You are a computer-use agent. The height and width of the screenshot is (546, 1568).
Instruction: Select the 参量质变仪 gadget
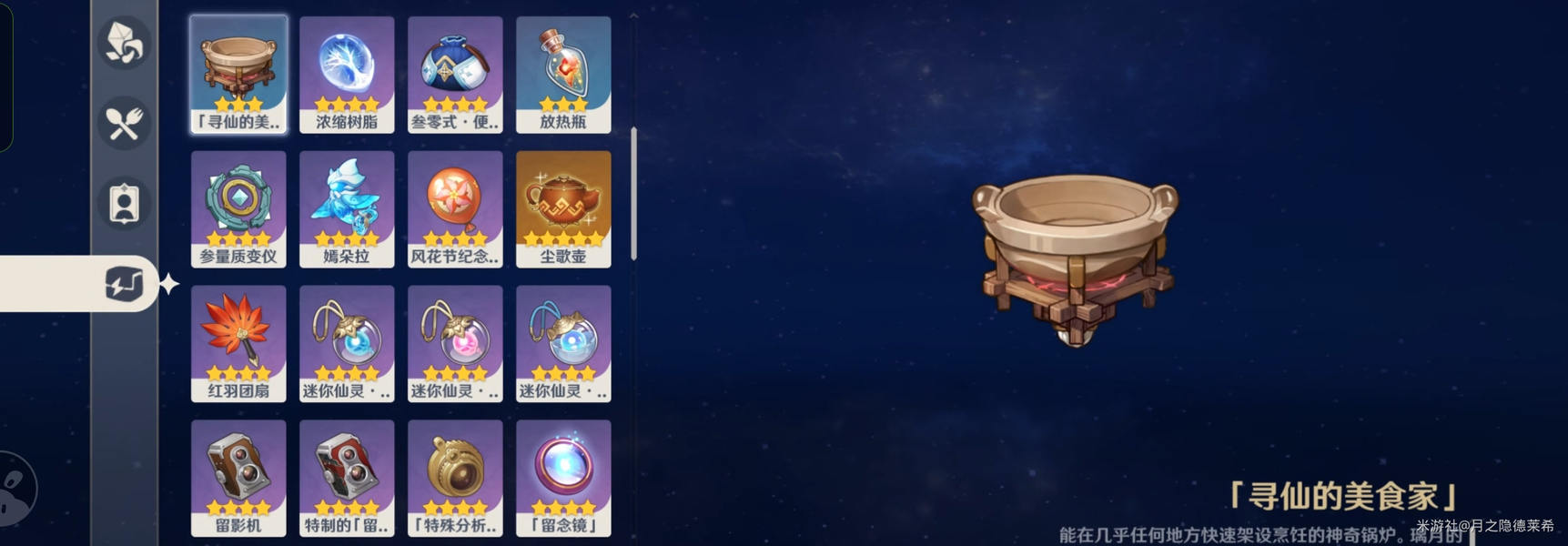click(238, 209)
